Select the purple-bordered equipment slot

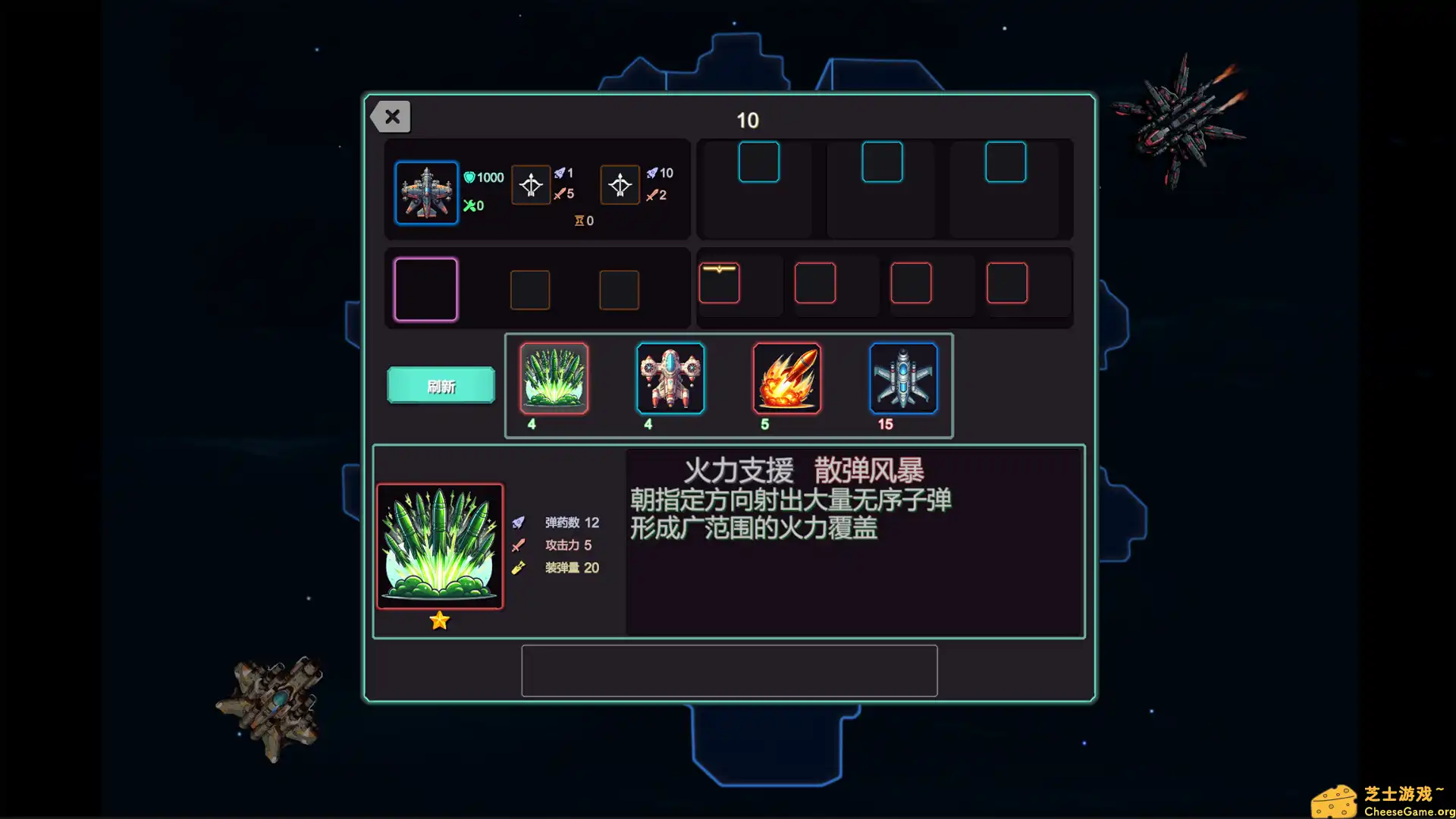pos(425,289)
